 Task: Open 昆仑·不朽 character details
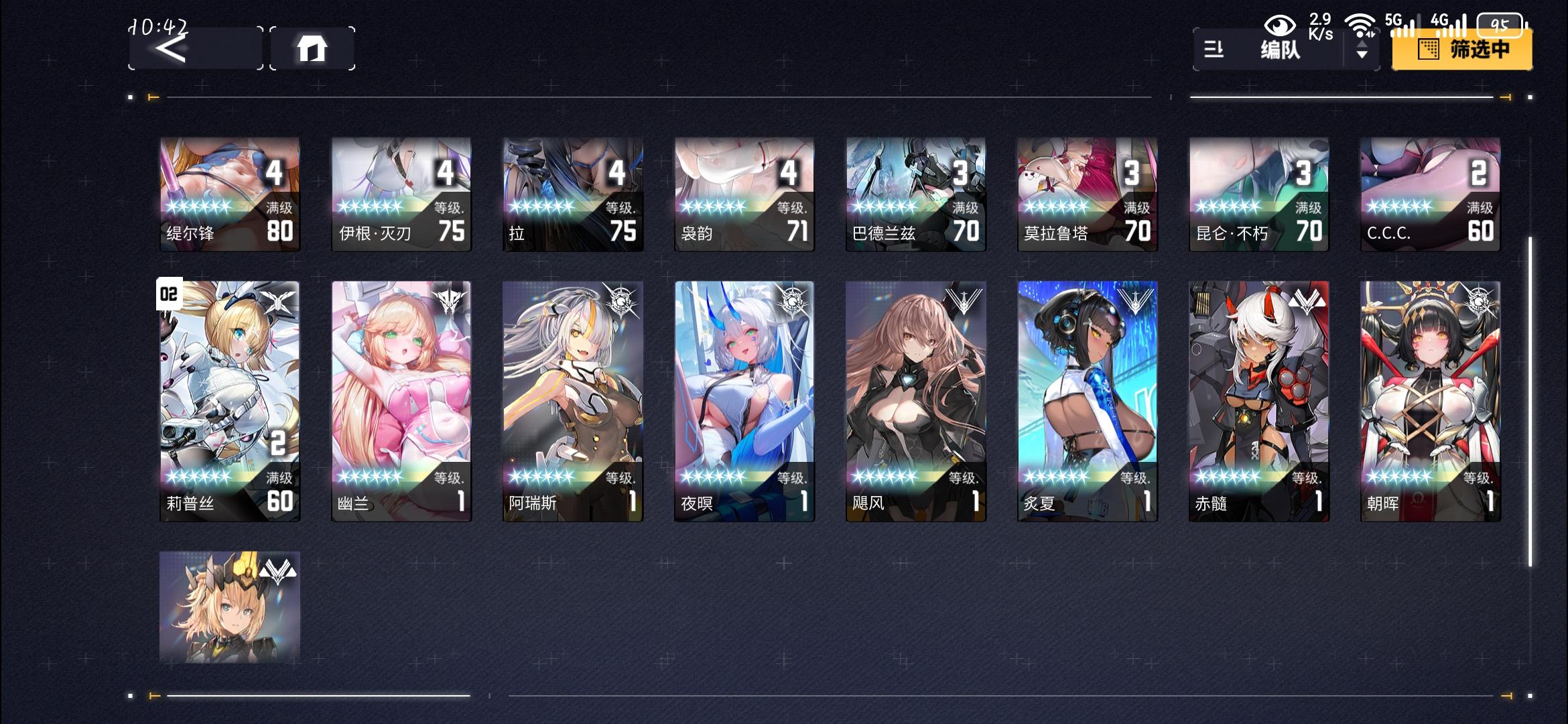pos(1258,194)
